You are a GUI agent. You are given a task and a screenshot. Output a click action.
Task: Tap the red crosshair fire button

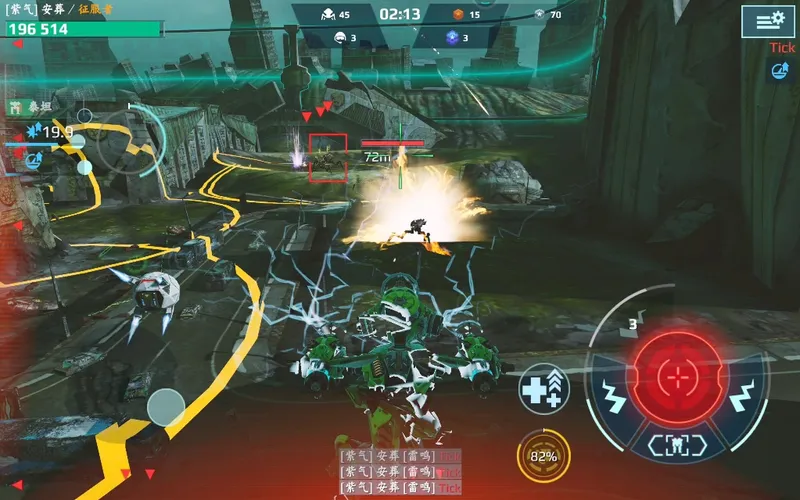click(x=679, y=377)
